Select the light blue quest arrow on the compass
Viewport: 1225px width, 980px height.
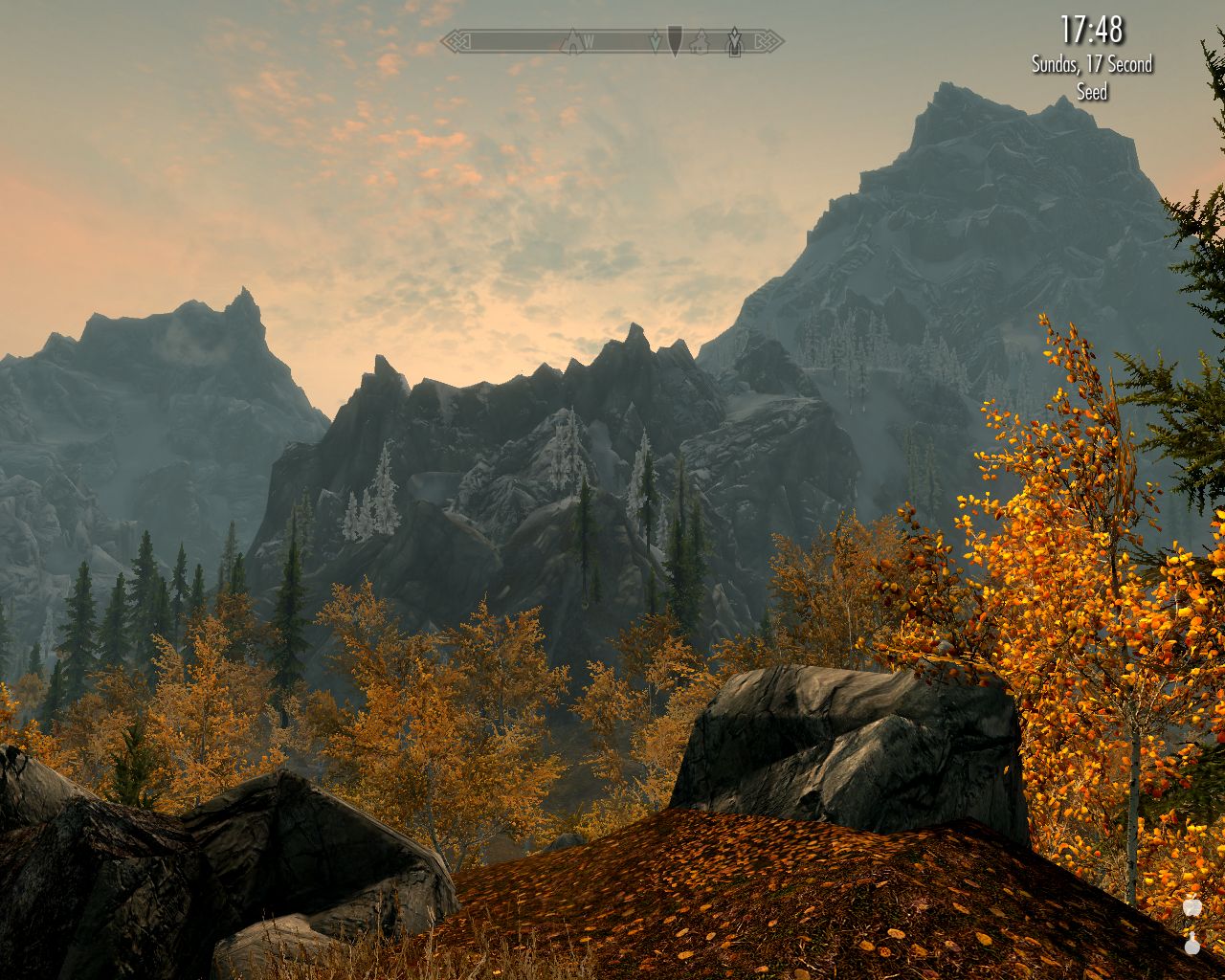point(656,40)
